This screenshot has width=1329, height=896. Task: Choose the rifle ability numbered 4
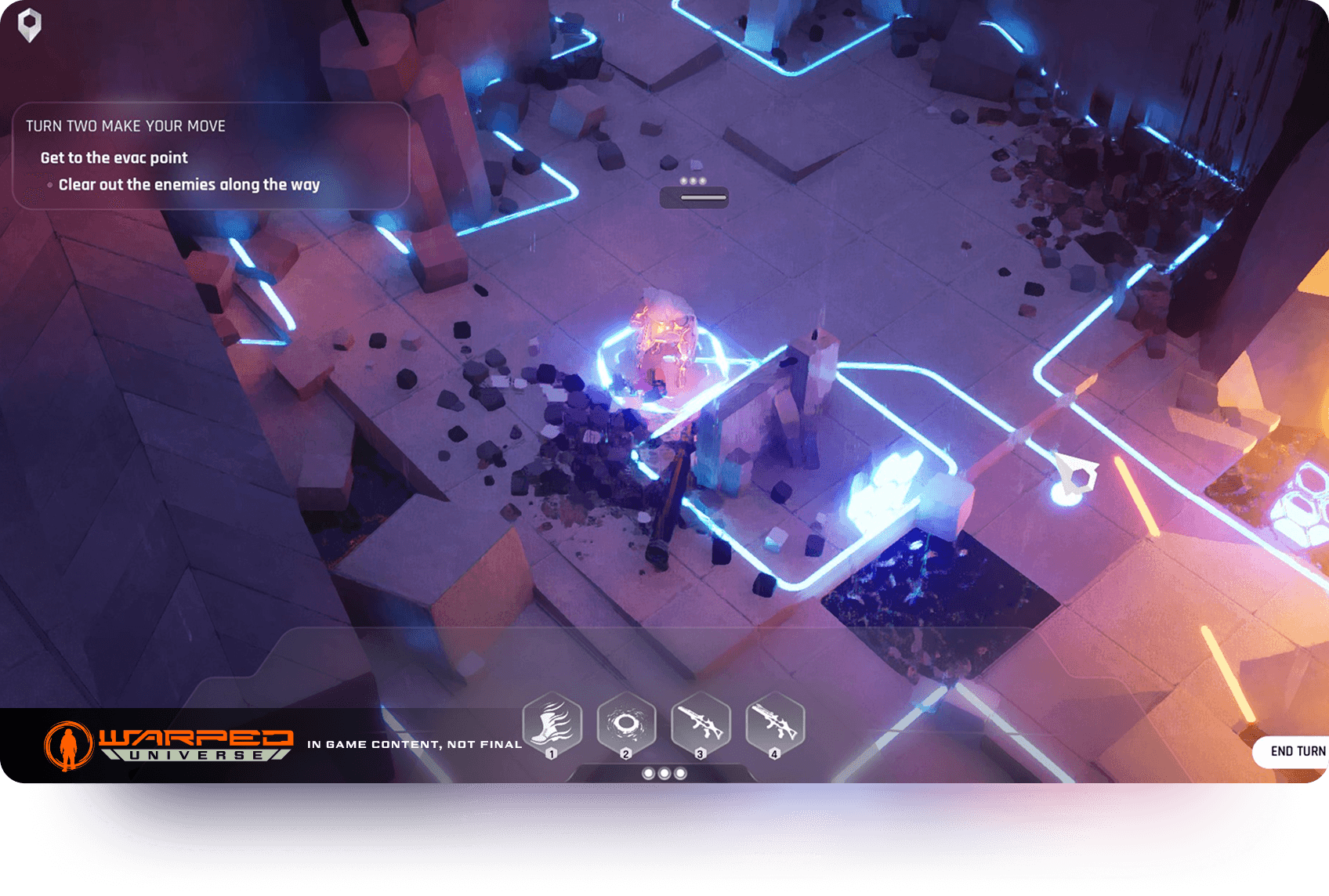pos(774,724)
